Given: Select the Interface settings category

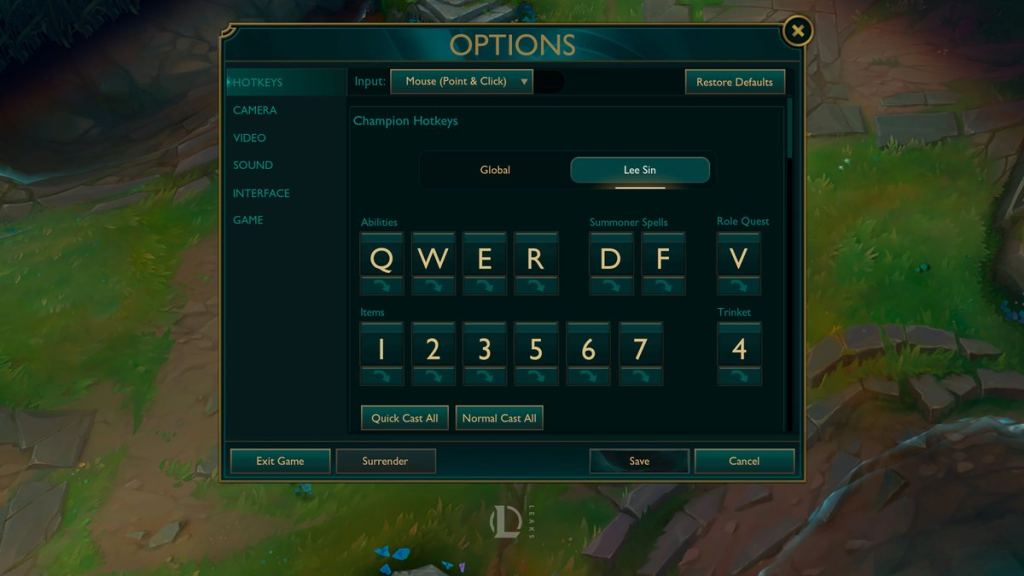Looking at the screenshot, I should (x=261, y=193).
